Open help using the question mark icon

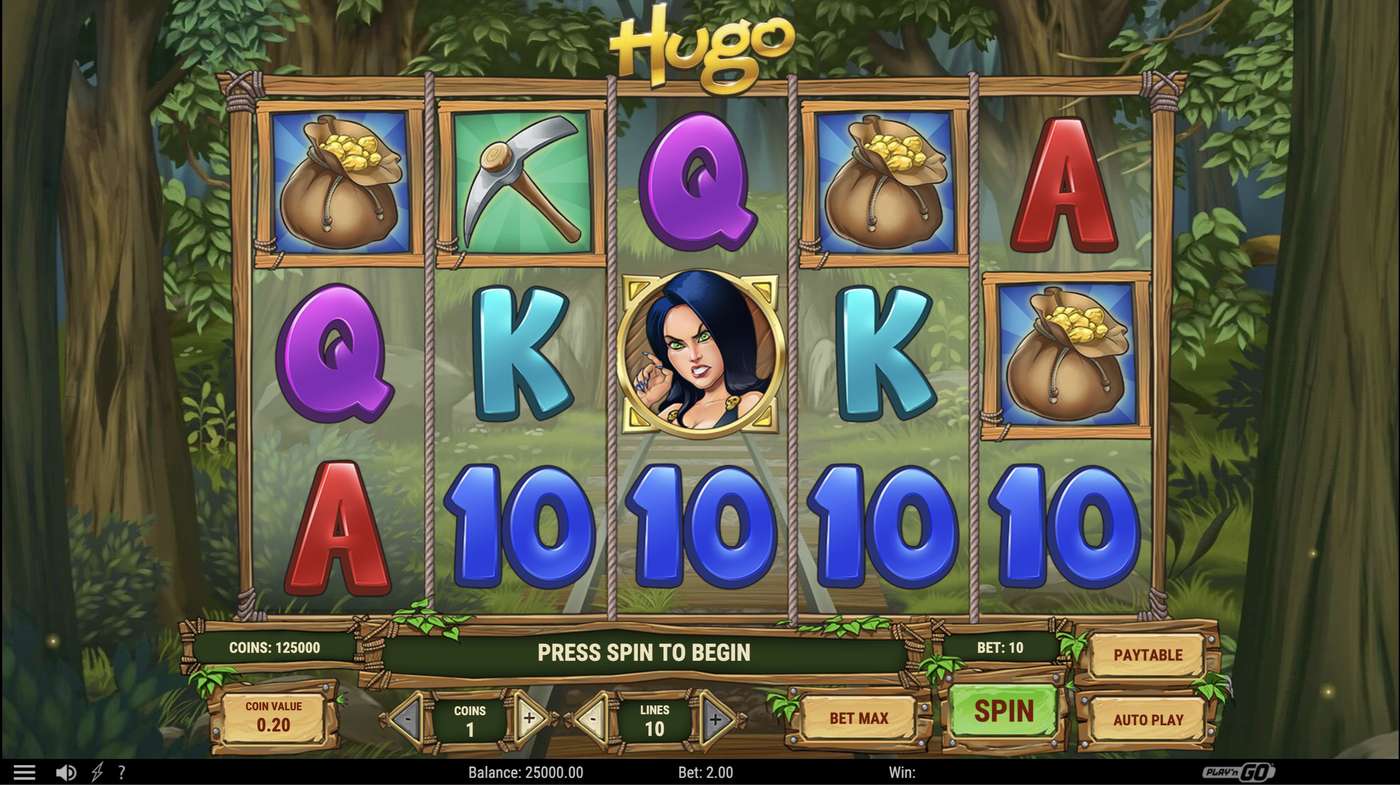pos(122,771)
